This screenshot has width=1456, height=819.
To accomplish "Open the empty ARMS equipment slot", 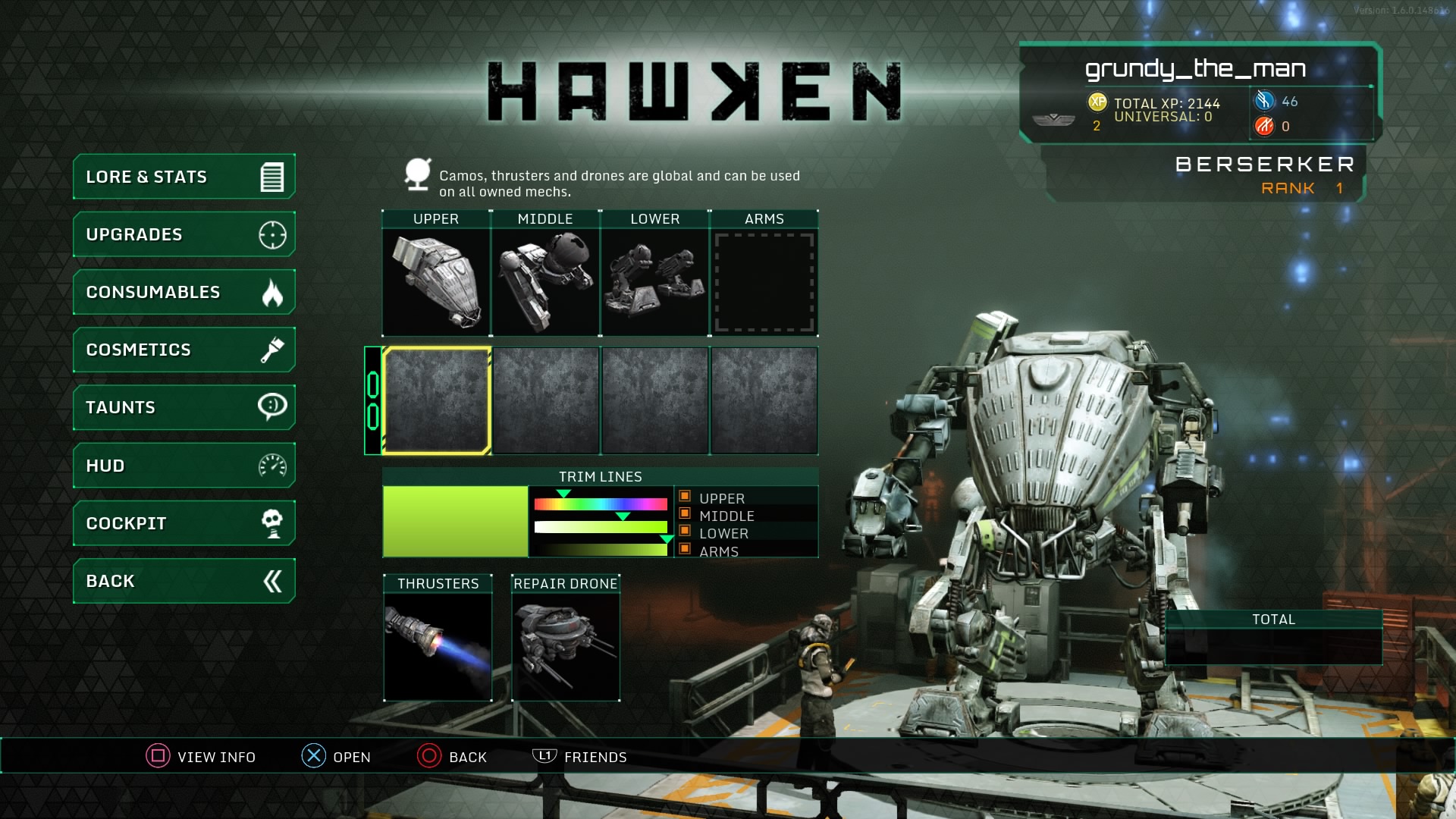I will 764,281.
